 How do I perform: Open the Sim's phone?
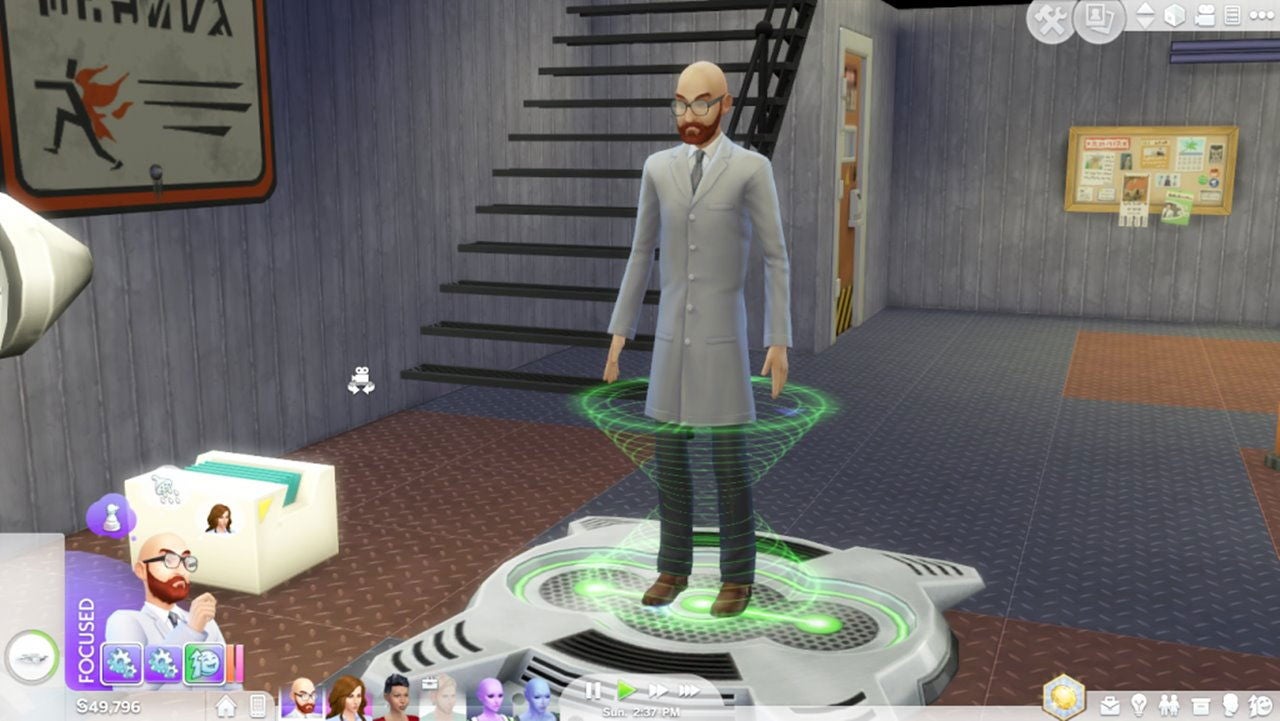pyautogui.click(x=256, y=707)
